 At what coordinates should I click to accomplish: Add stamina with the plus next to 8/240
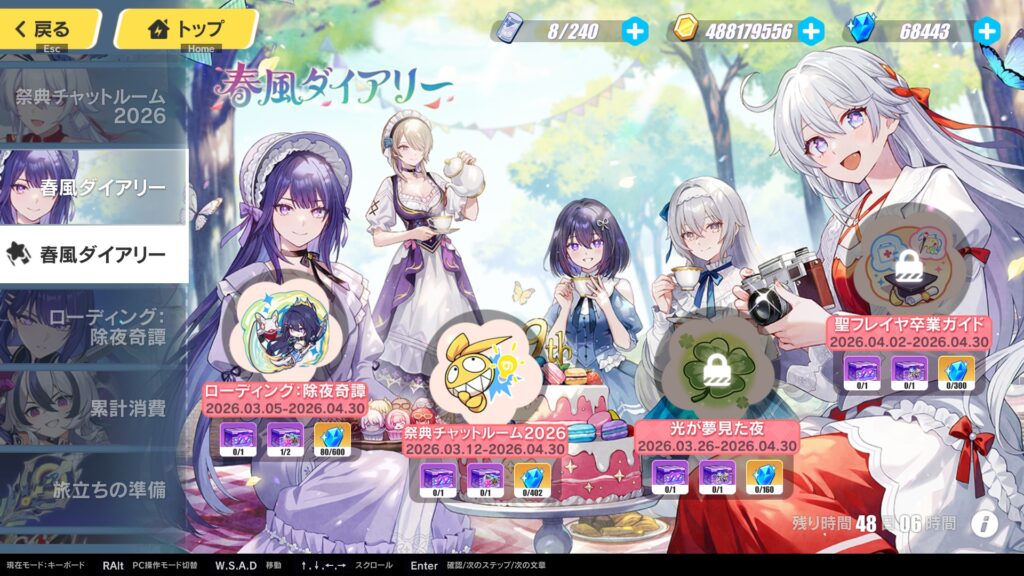[x=635, y=31]
